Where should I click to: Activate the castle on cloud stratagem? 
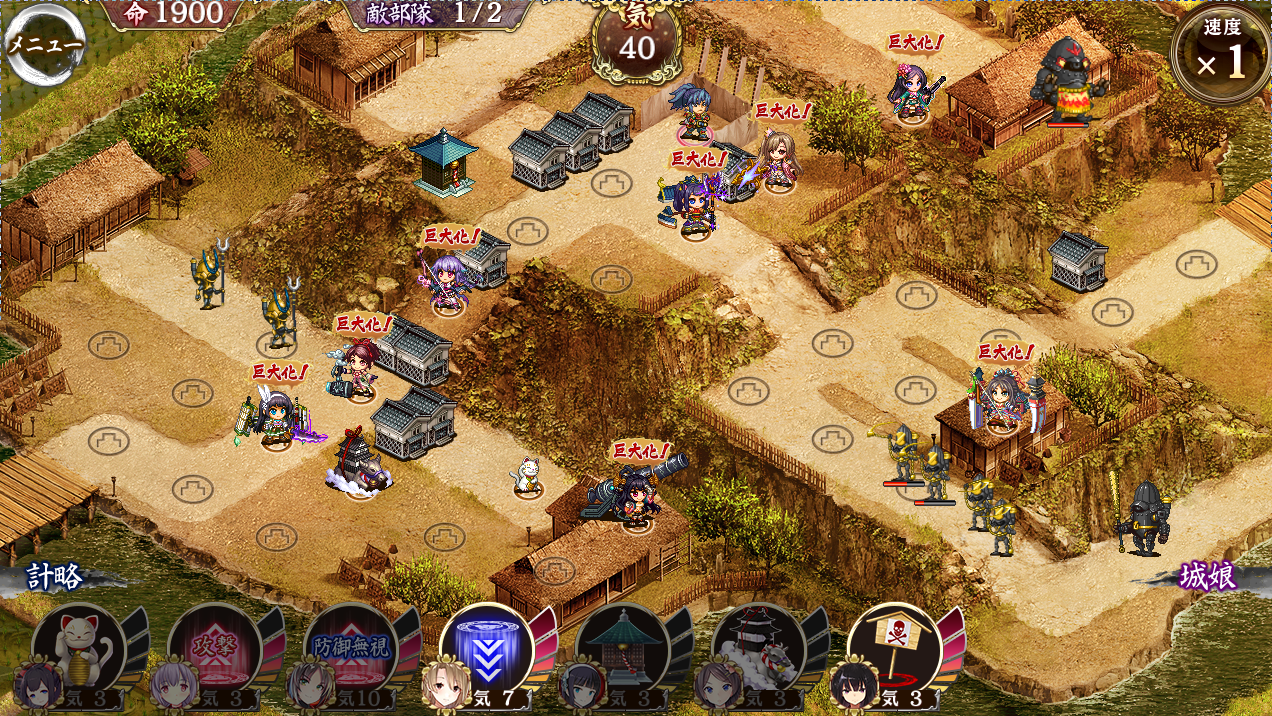click(x=759, y=650)
